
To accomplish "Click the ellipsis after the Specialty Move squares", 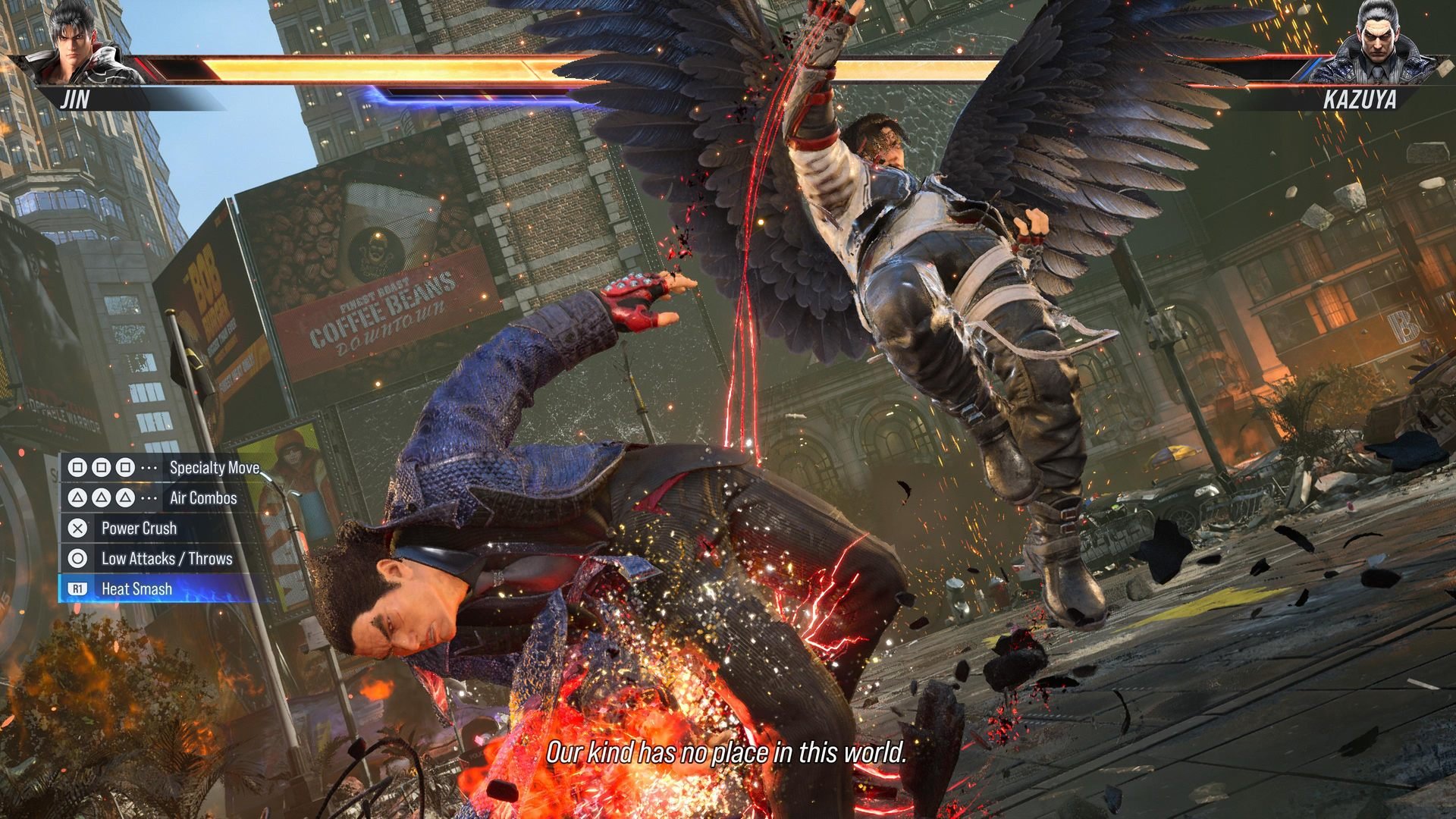I will coord(149,468).
